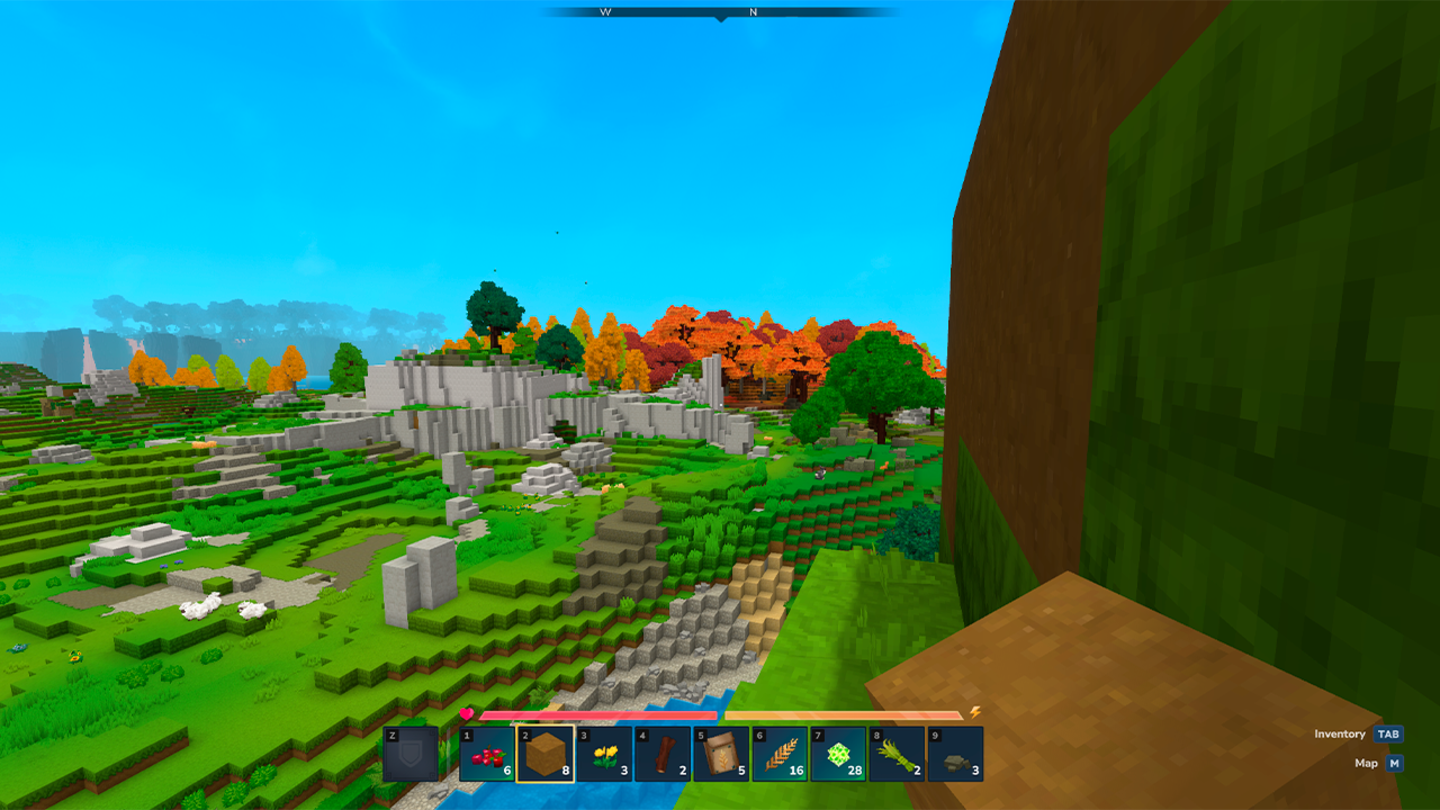Click the health bar
This screenshot has height=810, width=1440.
(x=600, y=716)
